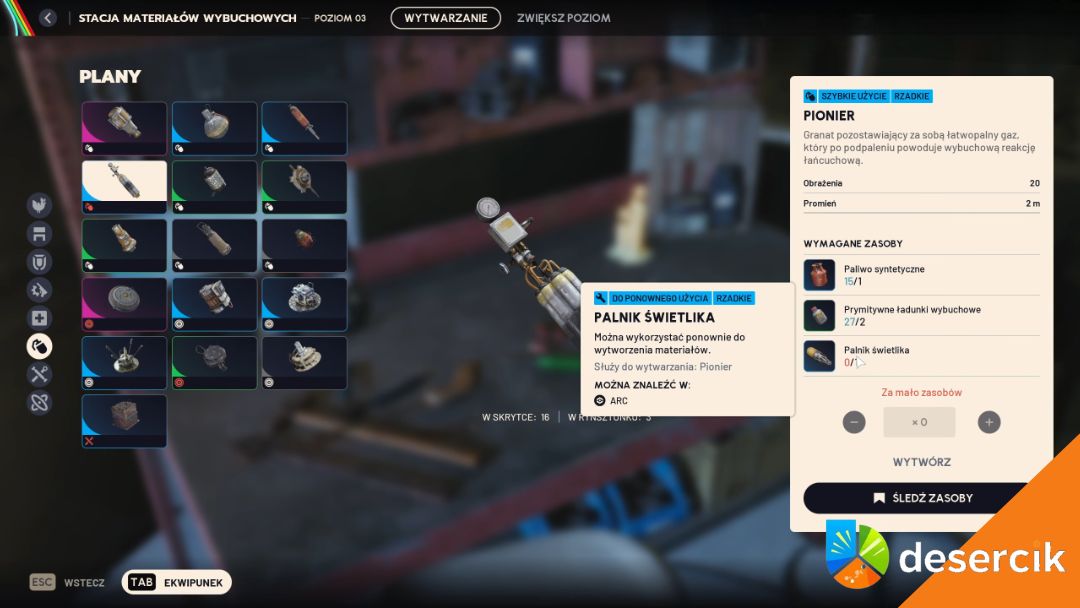Screen dimensions: 1080x608
Task: Open the rooster icon station category
Action: click(x=39, y=205)
